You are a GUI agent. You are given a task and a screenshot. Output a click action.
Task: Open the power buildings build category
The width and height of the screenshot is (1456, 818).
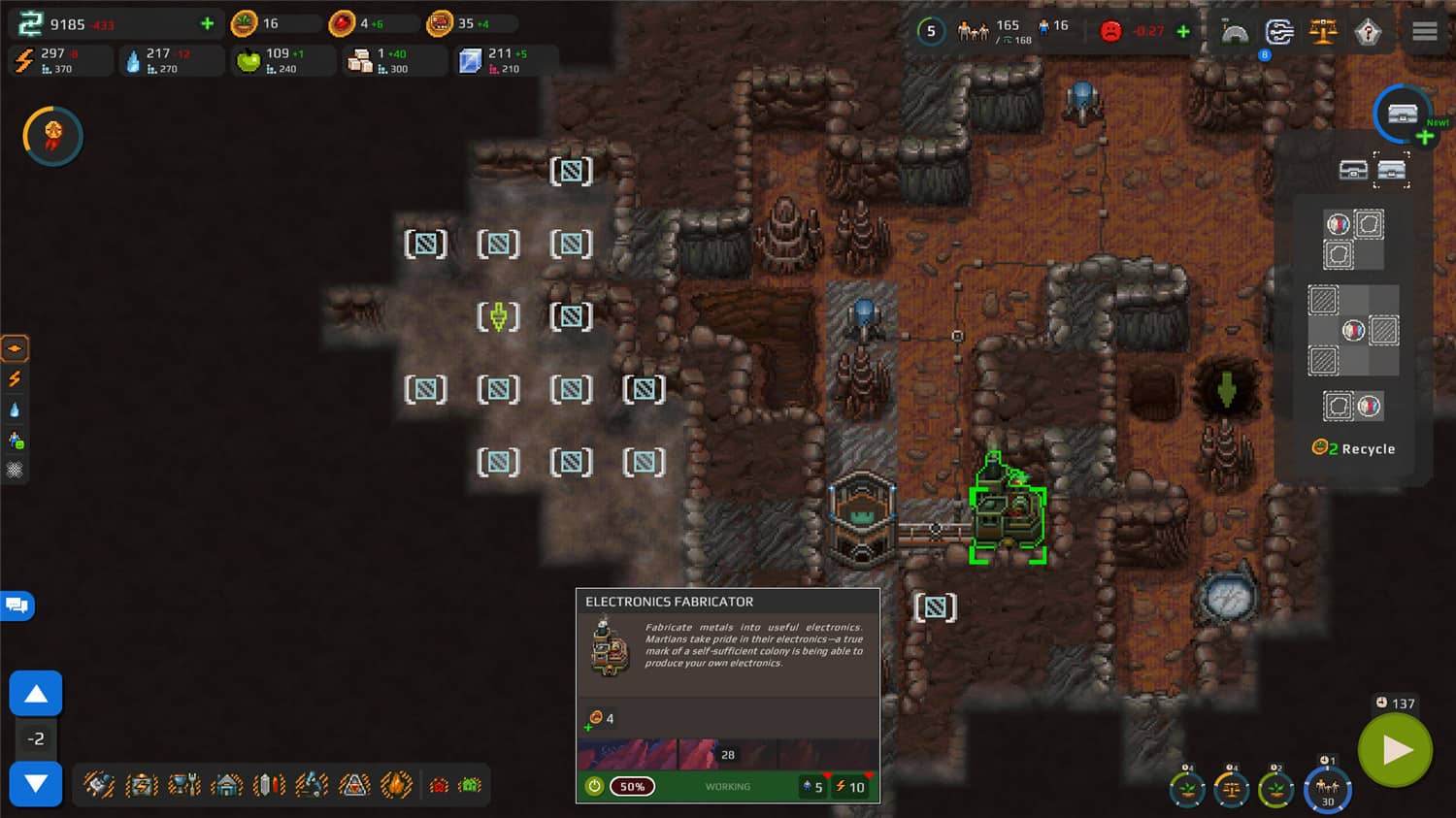[142, 786]
